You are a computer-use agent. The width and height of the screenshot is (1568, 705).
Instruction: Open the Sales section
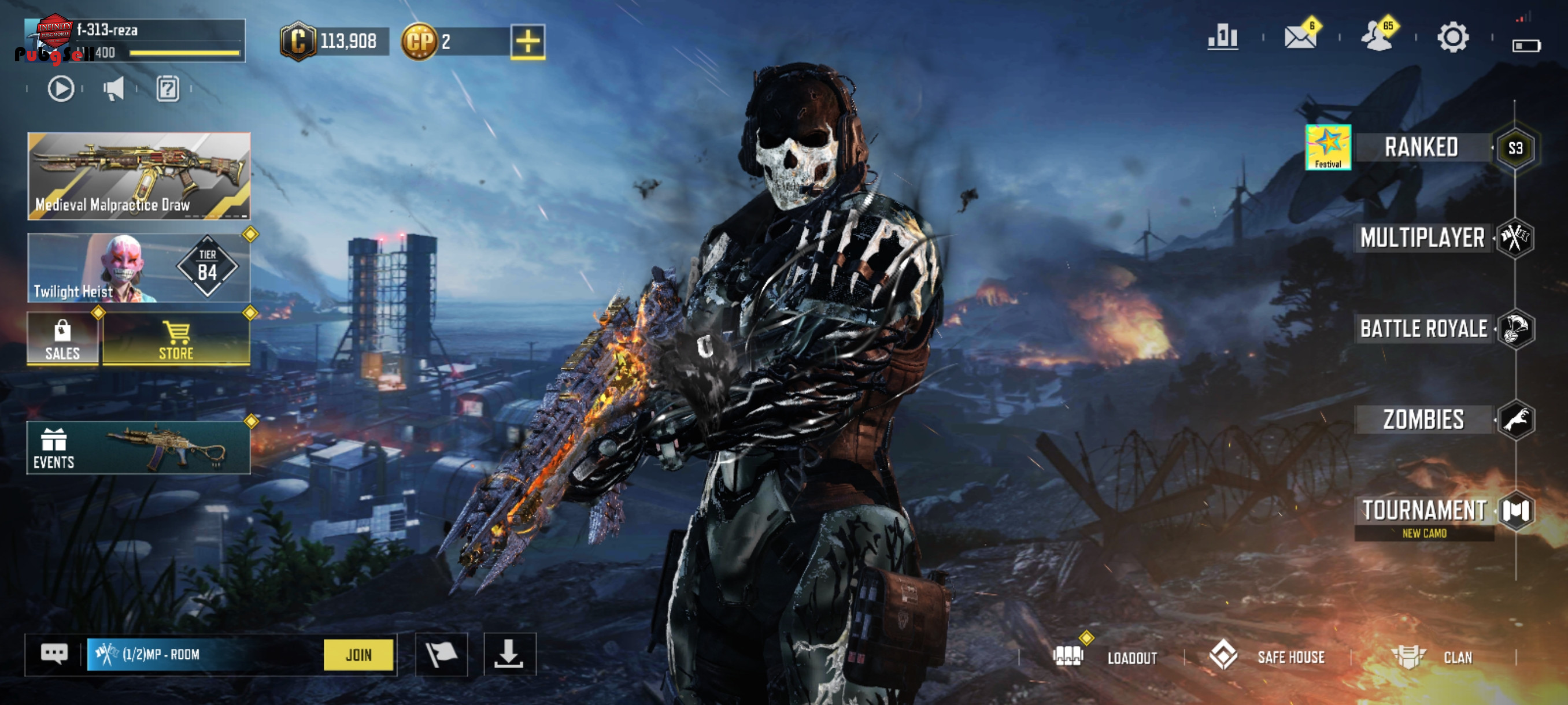click(x=62, y=339)
